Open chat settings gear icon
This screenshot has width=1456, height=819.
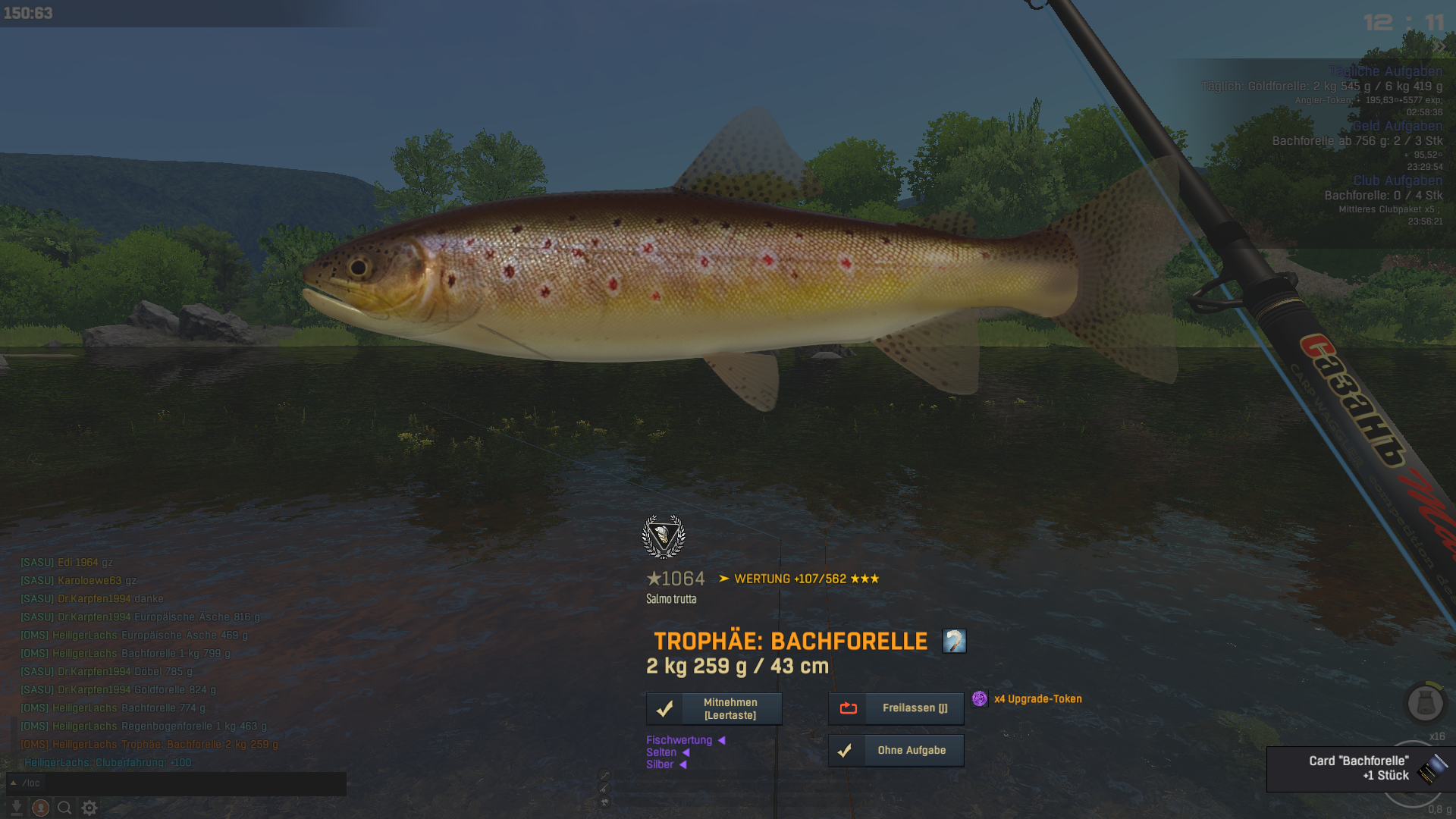pyautogui.click(x=89, y=808)
